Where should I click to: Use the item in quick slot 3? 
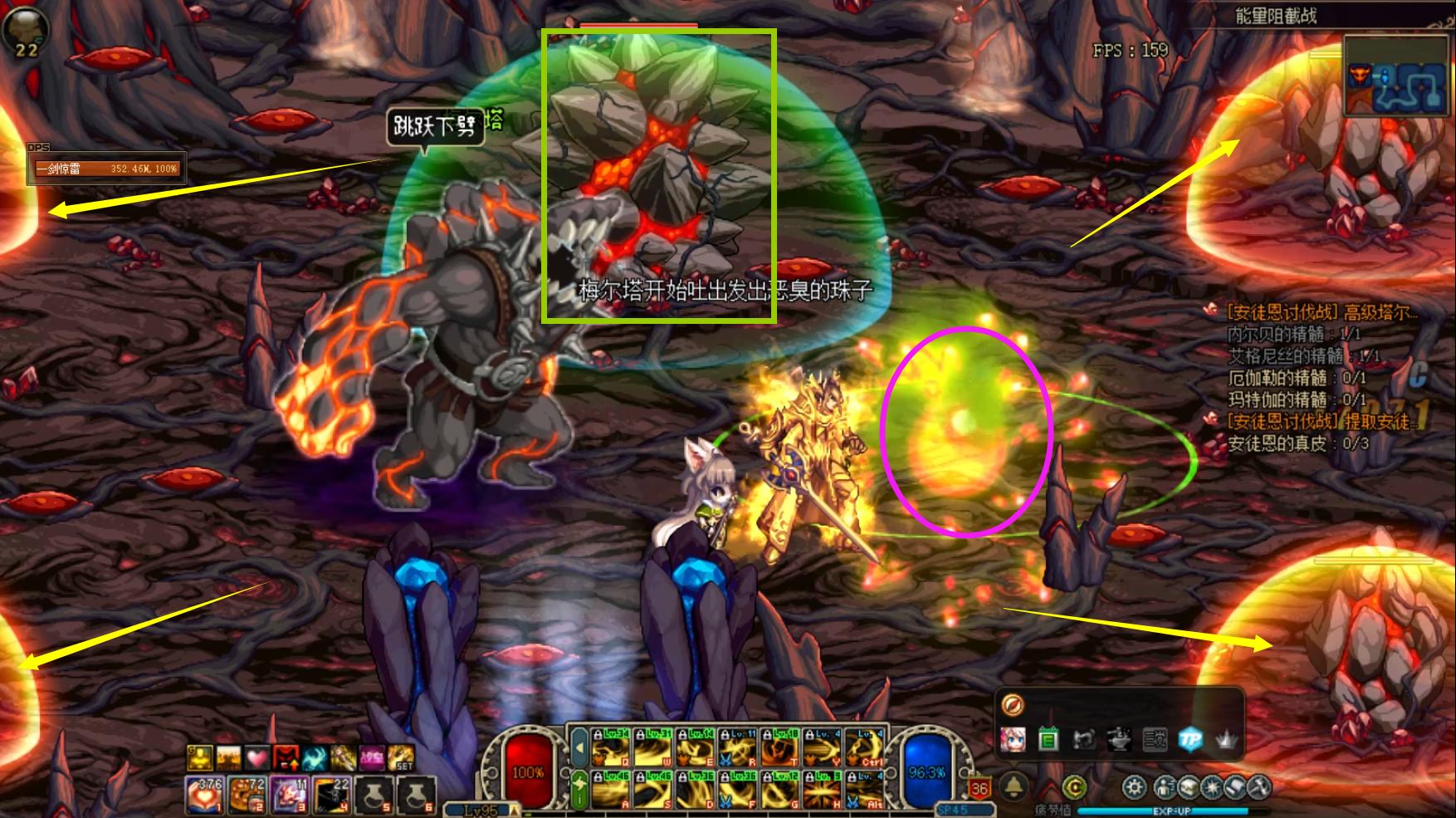pyautogui.click(x=290, y=795)
